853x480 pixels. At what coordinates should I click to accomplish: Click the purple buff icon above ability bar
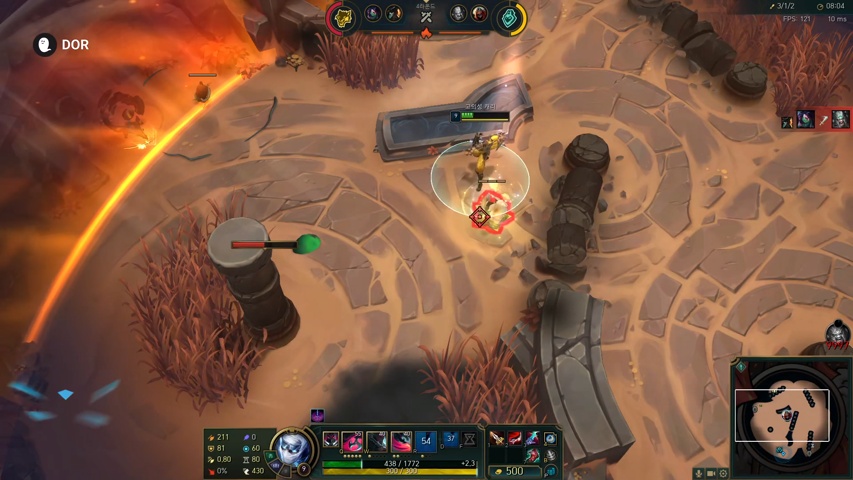point(318,416)
